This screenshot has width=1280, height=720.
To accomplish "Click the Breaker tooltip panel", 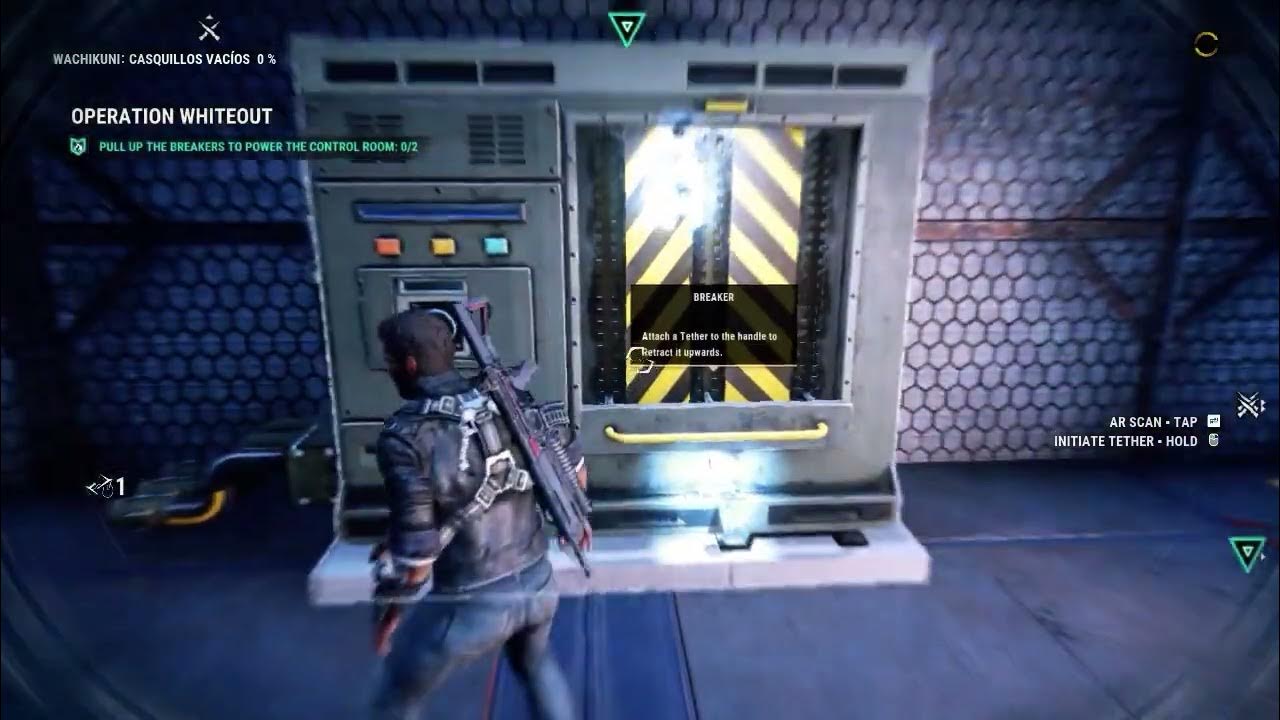I will coord(712,326).
